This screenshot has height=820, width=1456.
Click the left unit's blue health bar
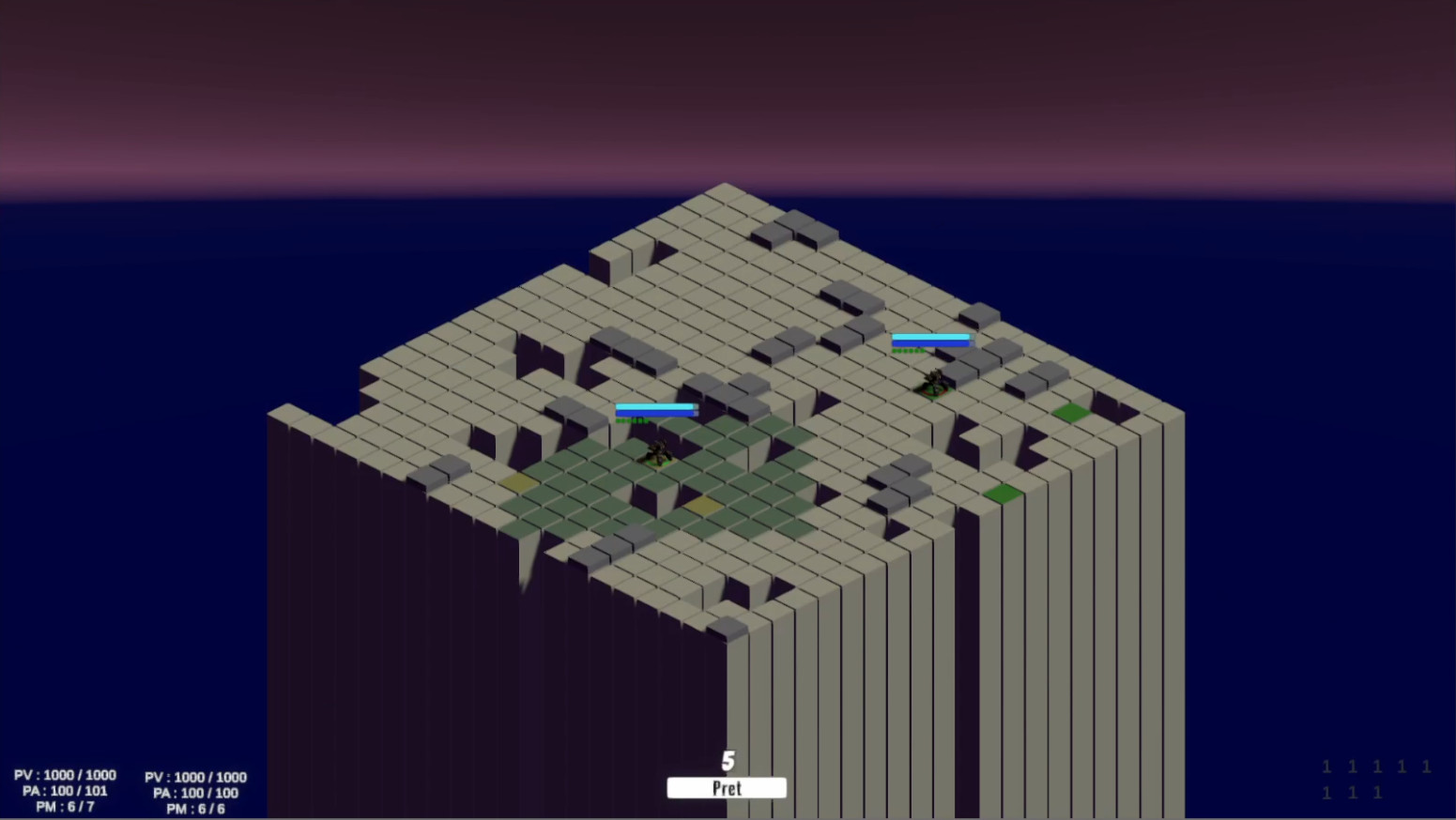tap(655, 409)
